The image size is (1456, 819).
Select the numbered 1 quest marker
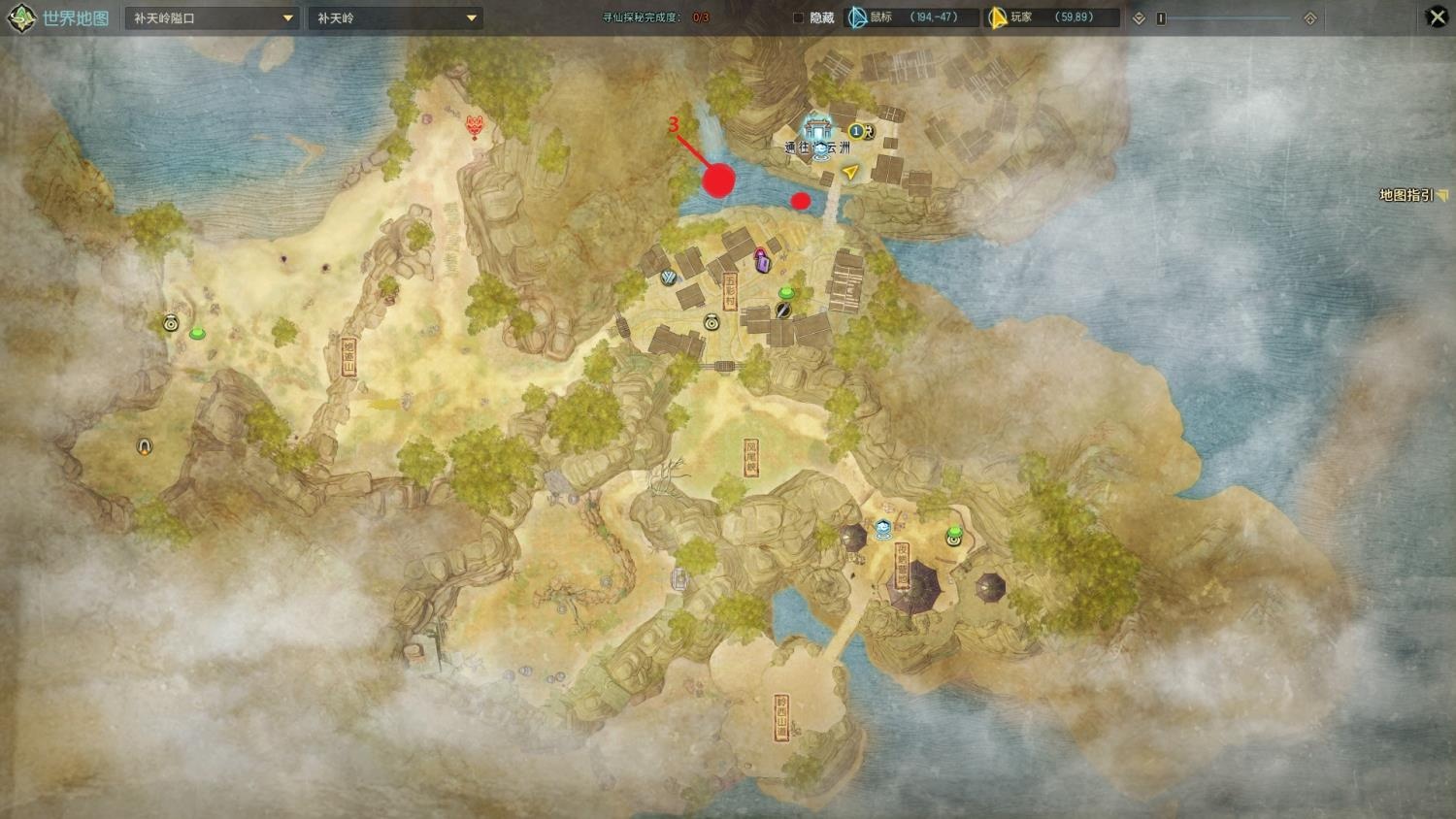click(x=856, y=131)
